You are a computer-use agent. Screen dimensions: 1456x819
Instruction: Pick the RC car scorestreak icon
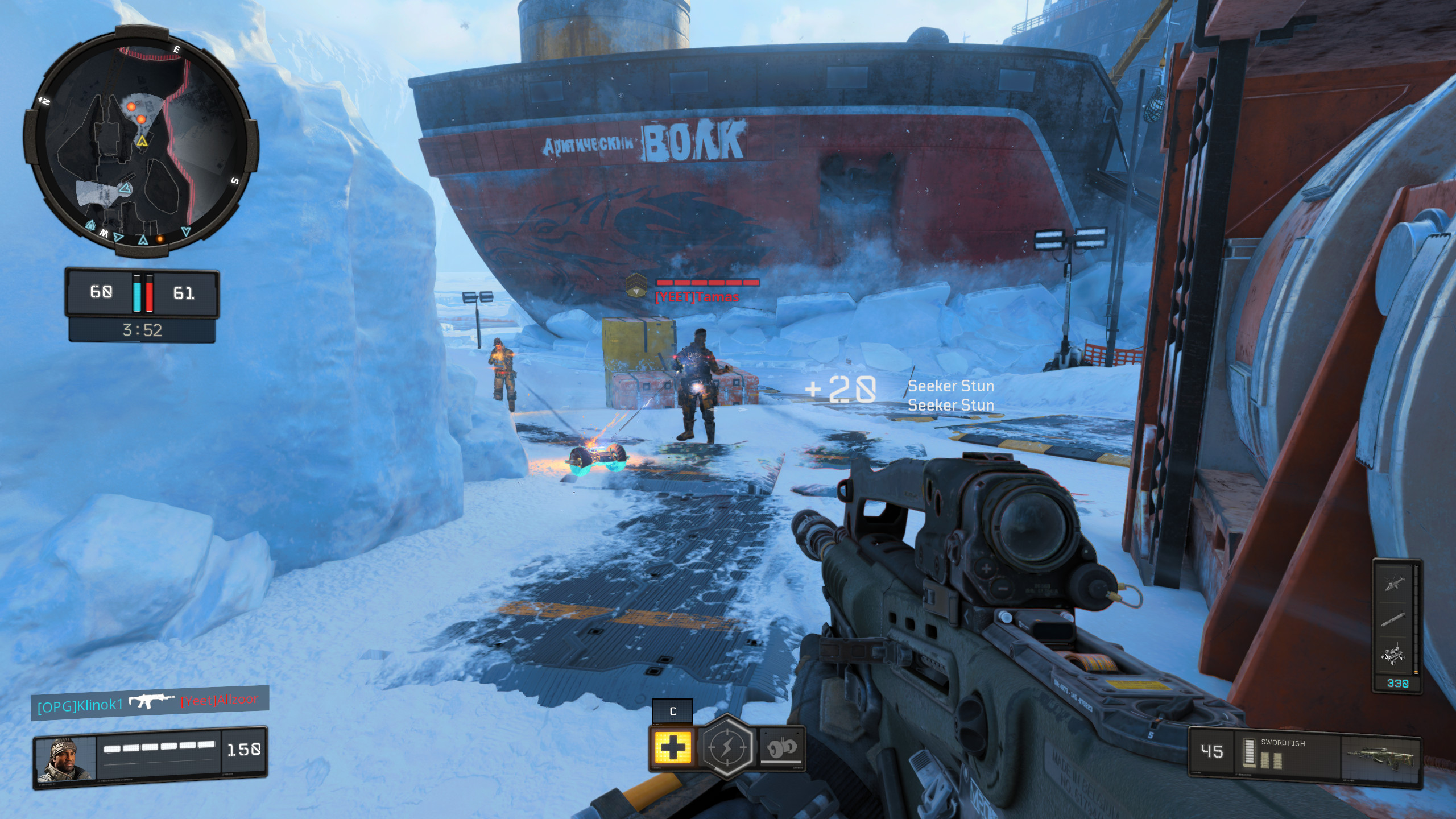1393,657
